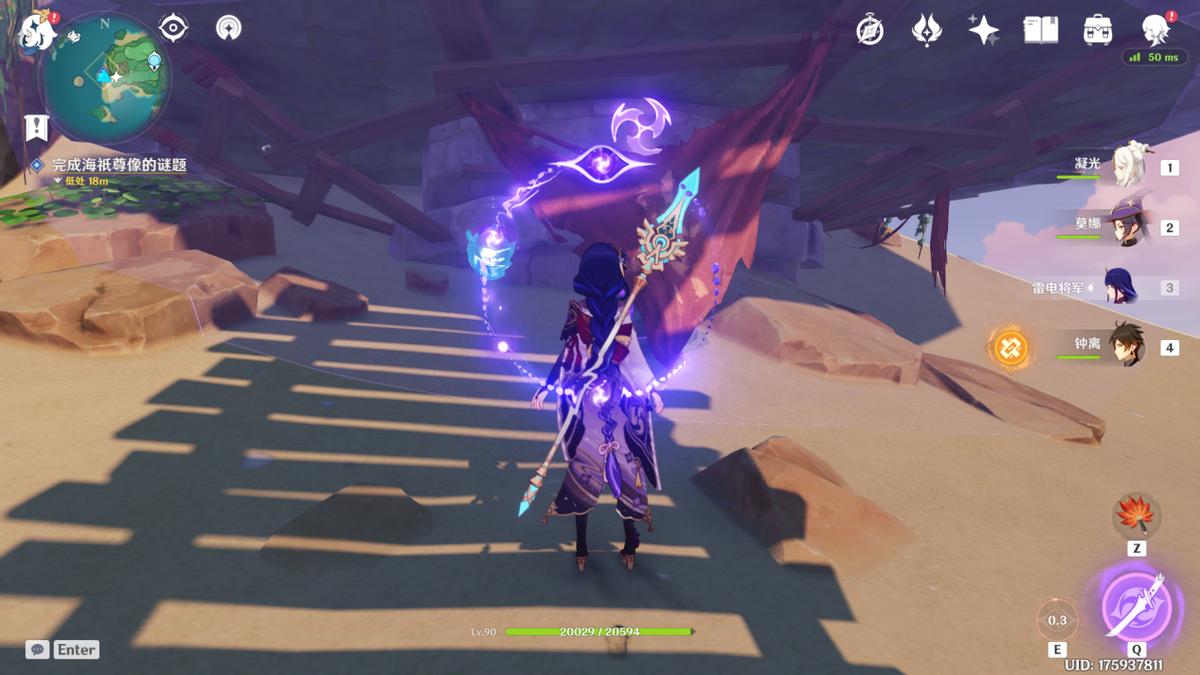Open the adventurer handbook book icon
Image resolution: width=1200 pixels, height=675 pixels.
click(1040, 30)
